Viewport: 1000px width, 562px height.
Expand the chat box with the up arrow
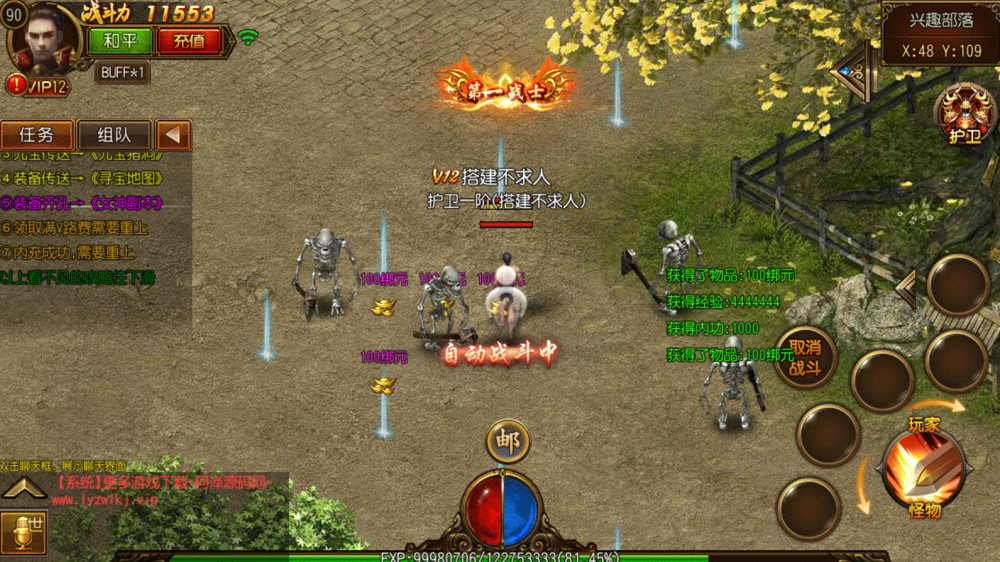[x=24, y=488]
